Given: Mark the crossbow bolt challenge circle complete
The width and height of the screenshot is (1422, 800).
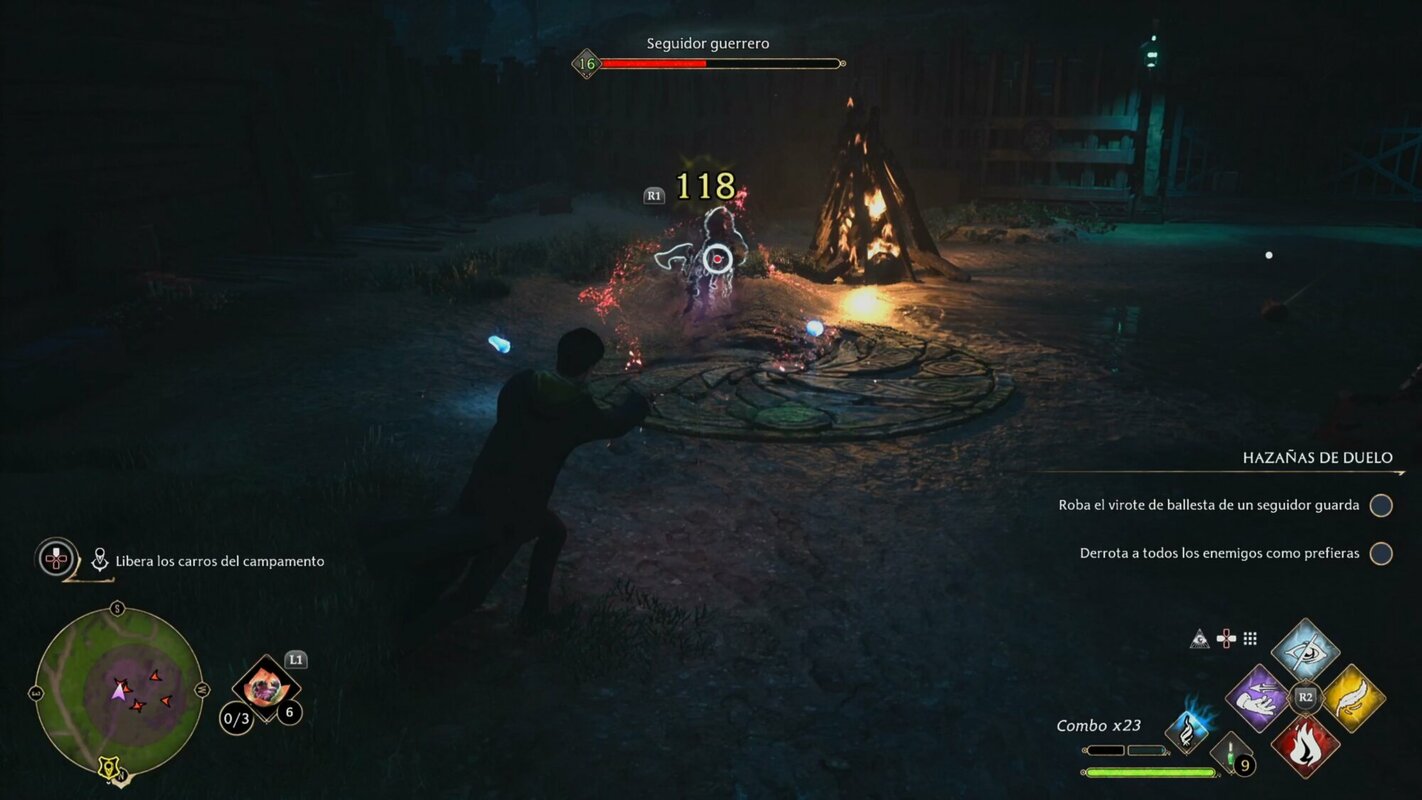Looking at the screenshot, I should click(x=1381, y=505).
